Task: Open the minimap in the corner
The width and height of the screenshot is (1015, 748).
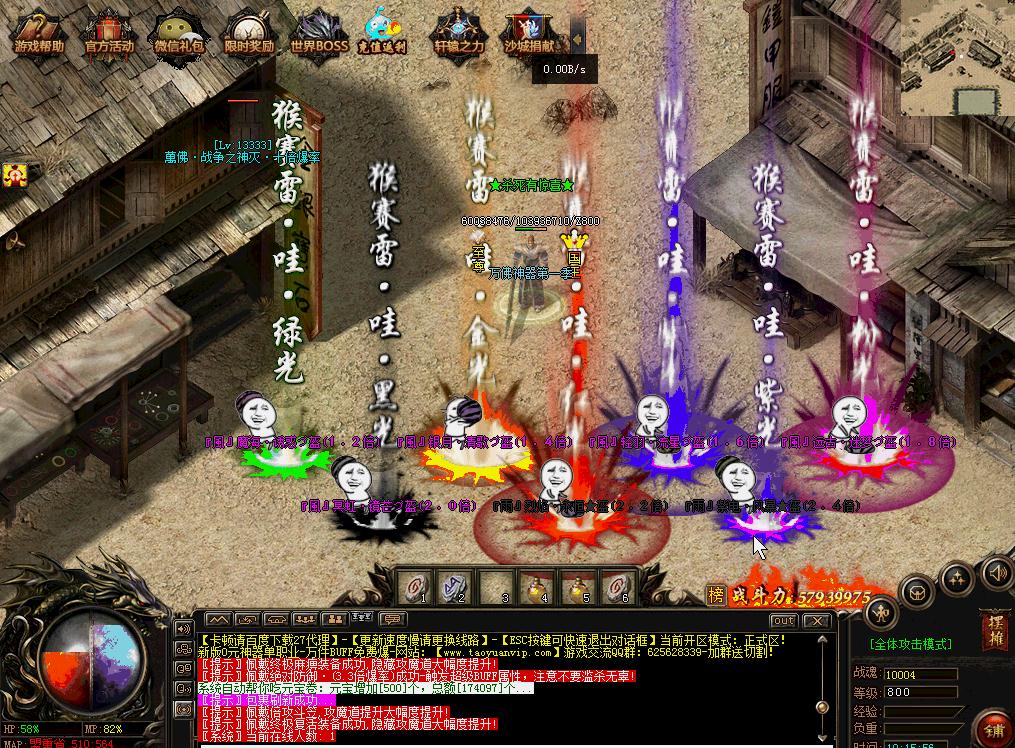Action: [957, 58]
